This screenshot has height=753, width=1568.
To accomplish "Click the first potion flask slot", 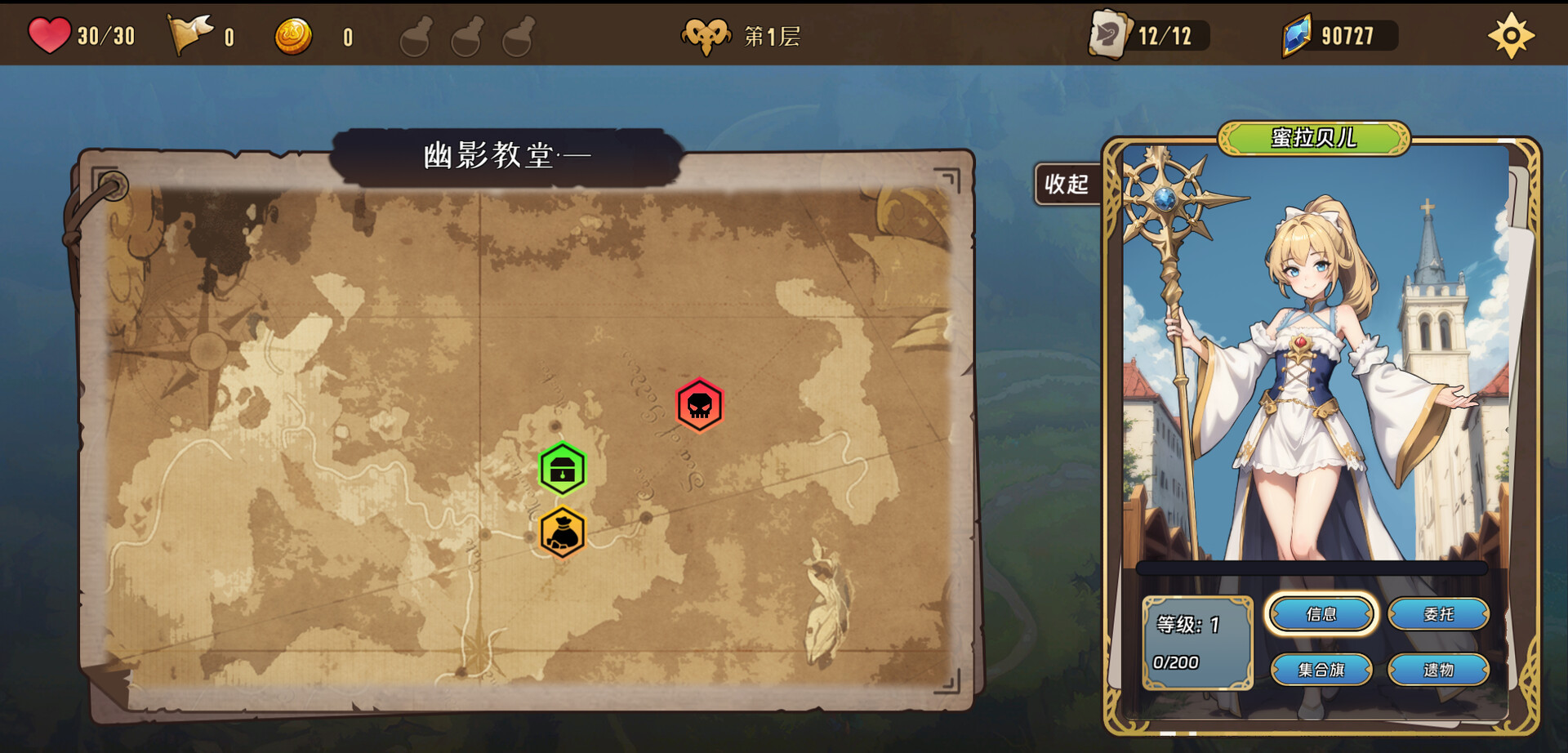I will click(415, 37).
